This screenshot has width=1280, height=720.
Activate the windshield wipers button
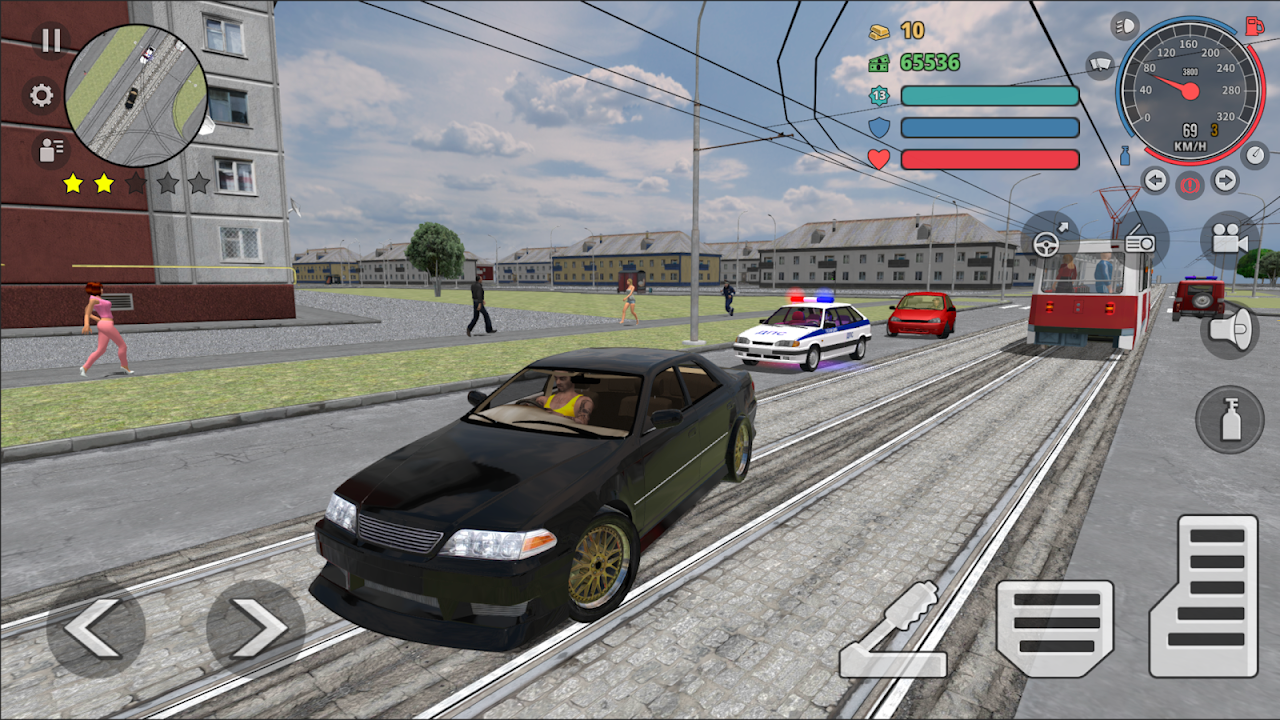(1100, 65)
